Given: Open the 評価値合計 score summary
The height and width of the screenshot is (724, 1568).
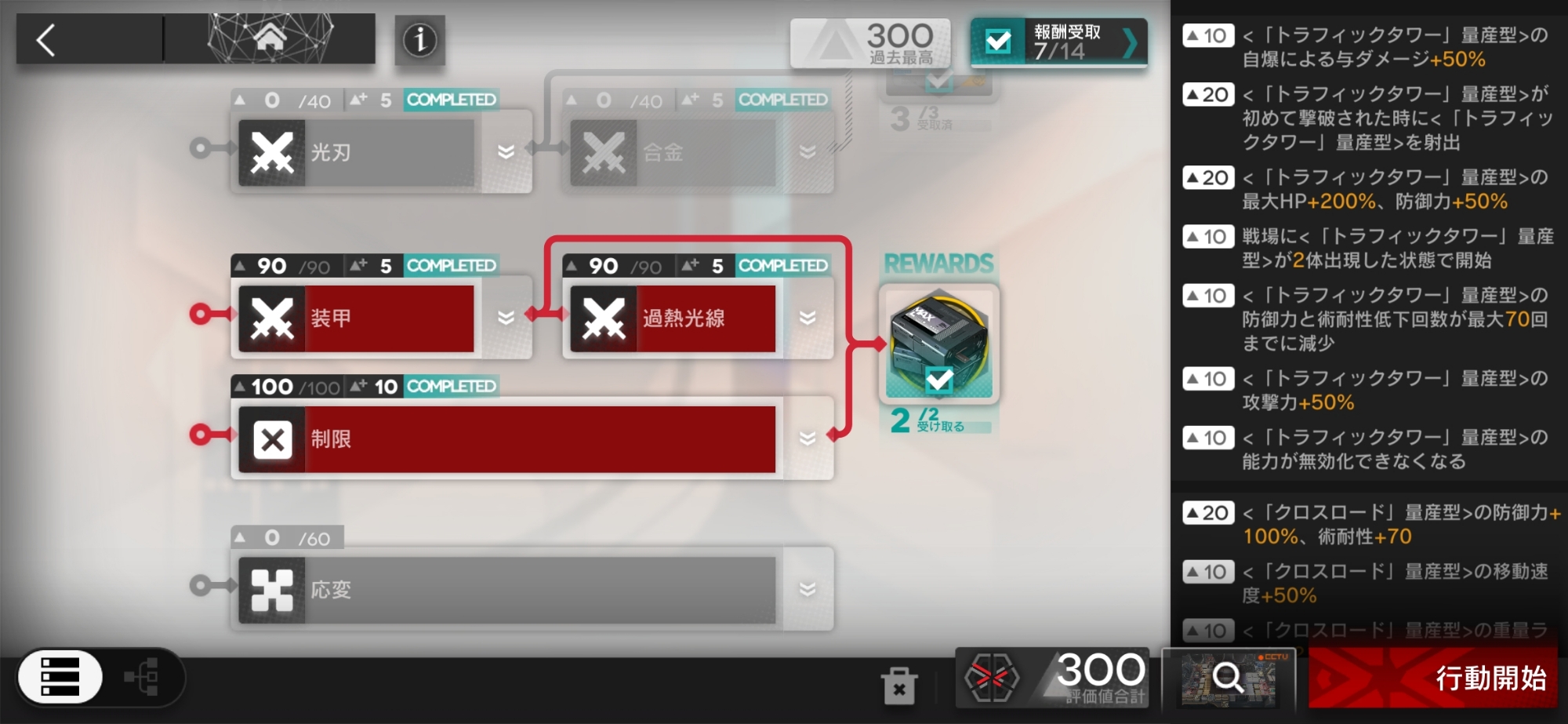Looking at the screenshot, I should click(x=1052, y=678).
